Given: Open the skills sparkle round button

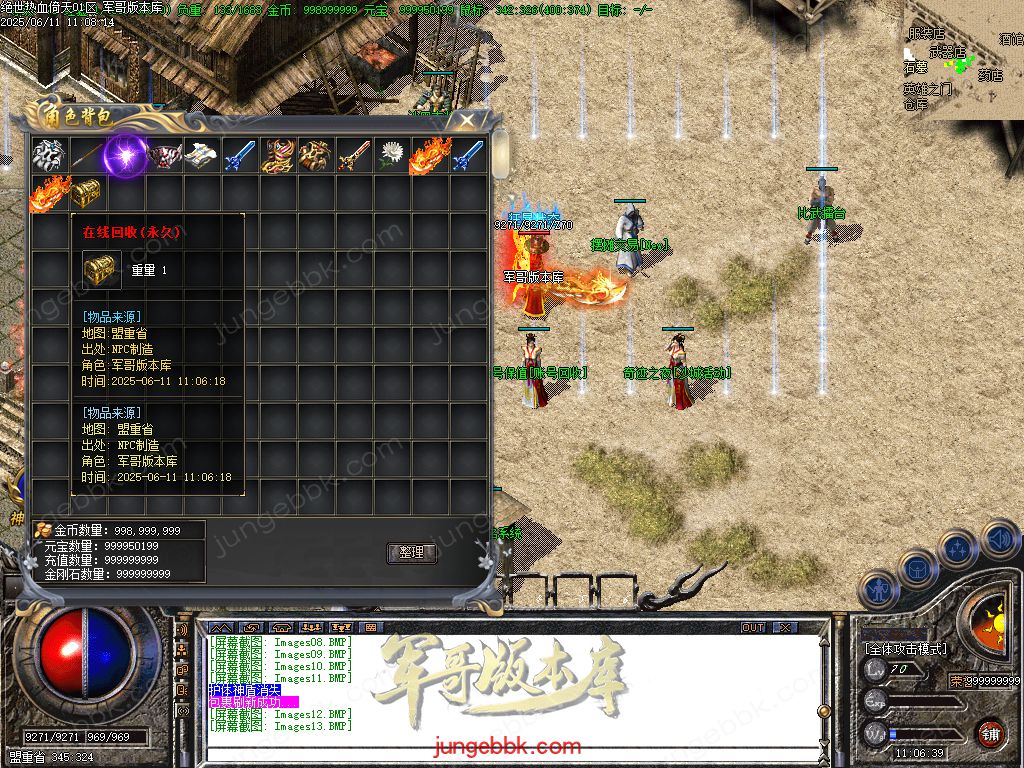Looking at the screenshot, I should 957,549.
